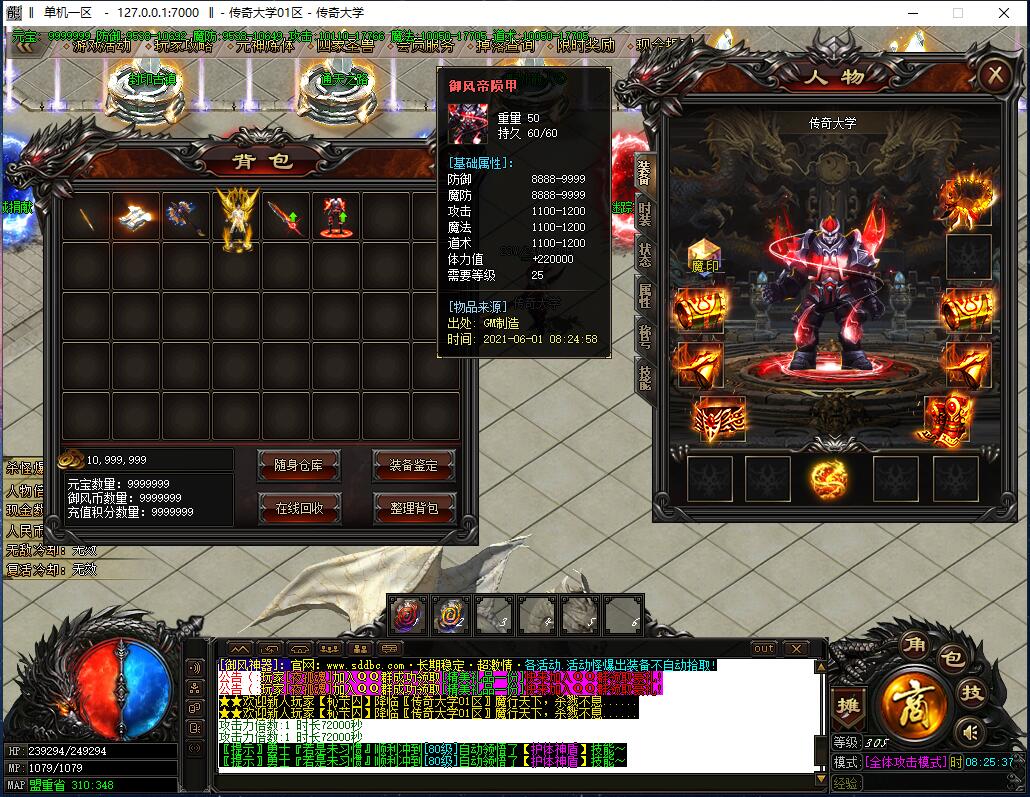
Task: Select the red armor item in the bag
Action: pos(335,216)
